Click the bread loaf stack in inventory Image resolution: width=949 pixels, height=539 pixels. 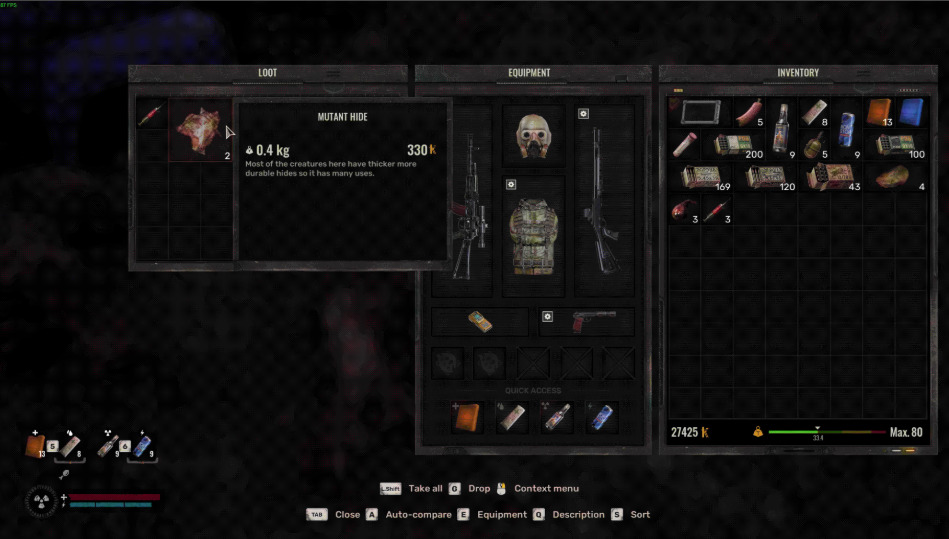pyautogui.click(x=893, y=177)
